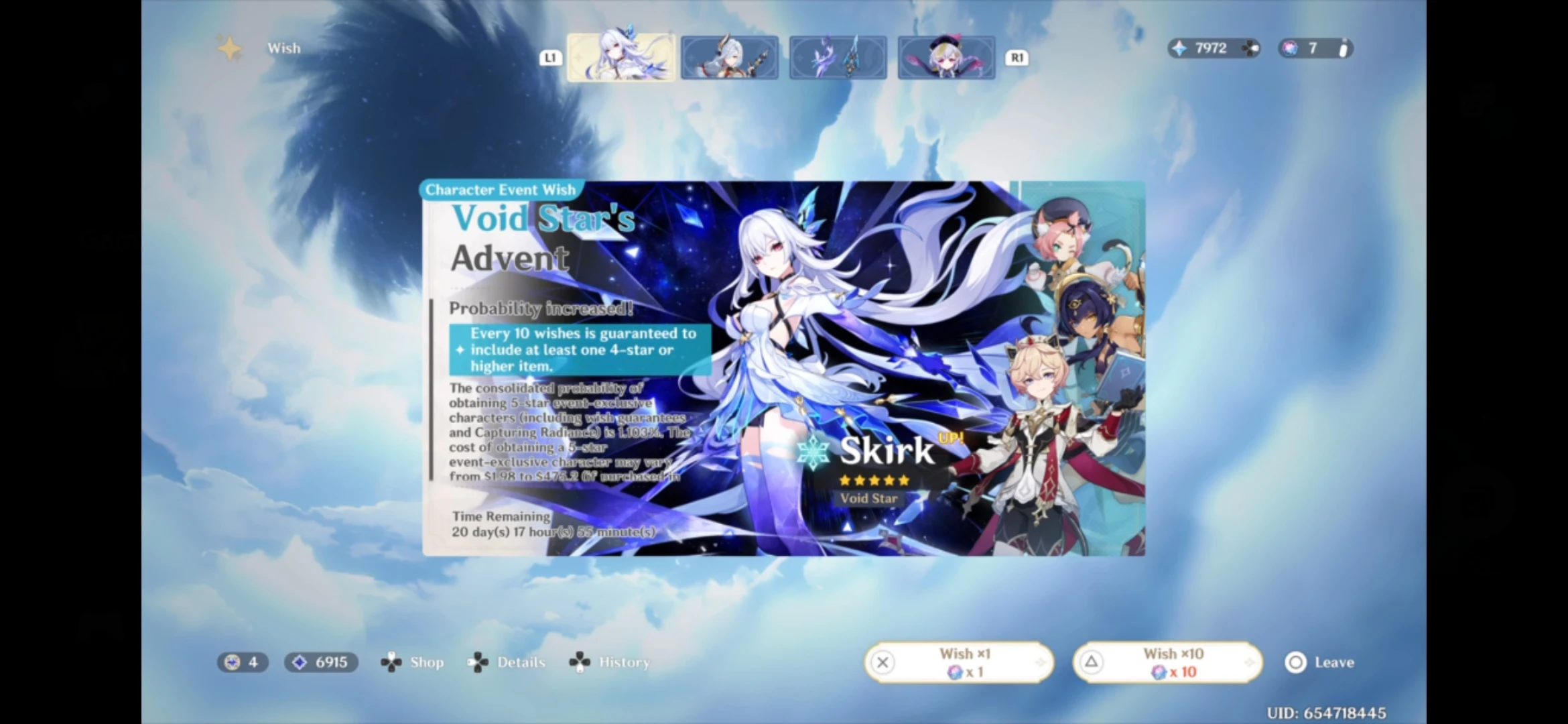This screenshot has height=724, width=1568.
Task: Click the Intertwined Fate counter icon top right
Action: [1290, 48]
